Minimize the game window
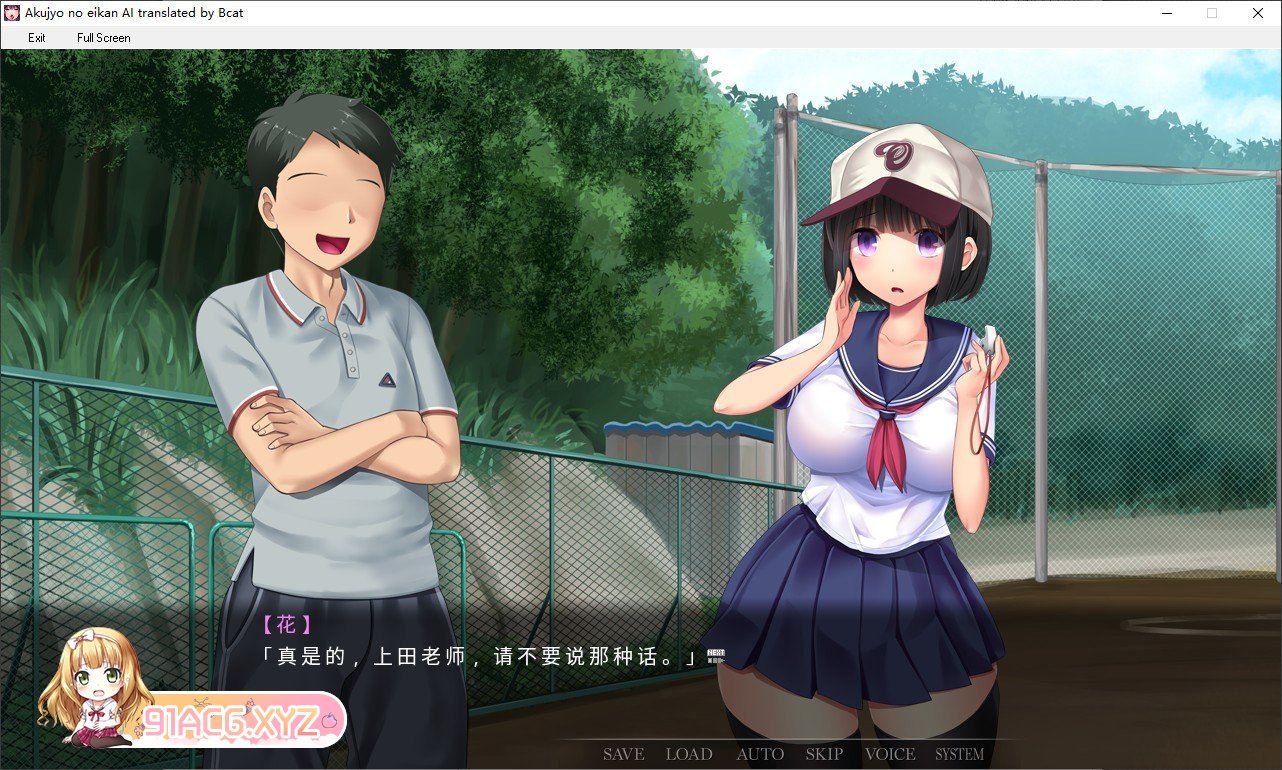This screenshot has width=1282, height=770. click(x=1166, y=13)
